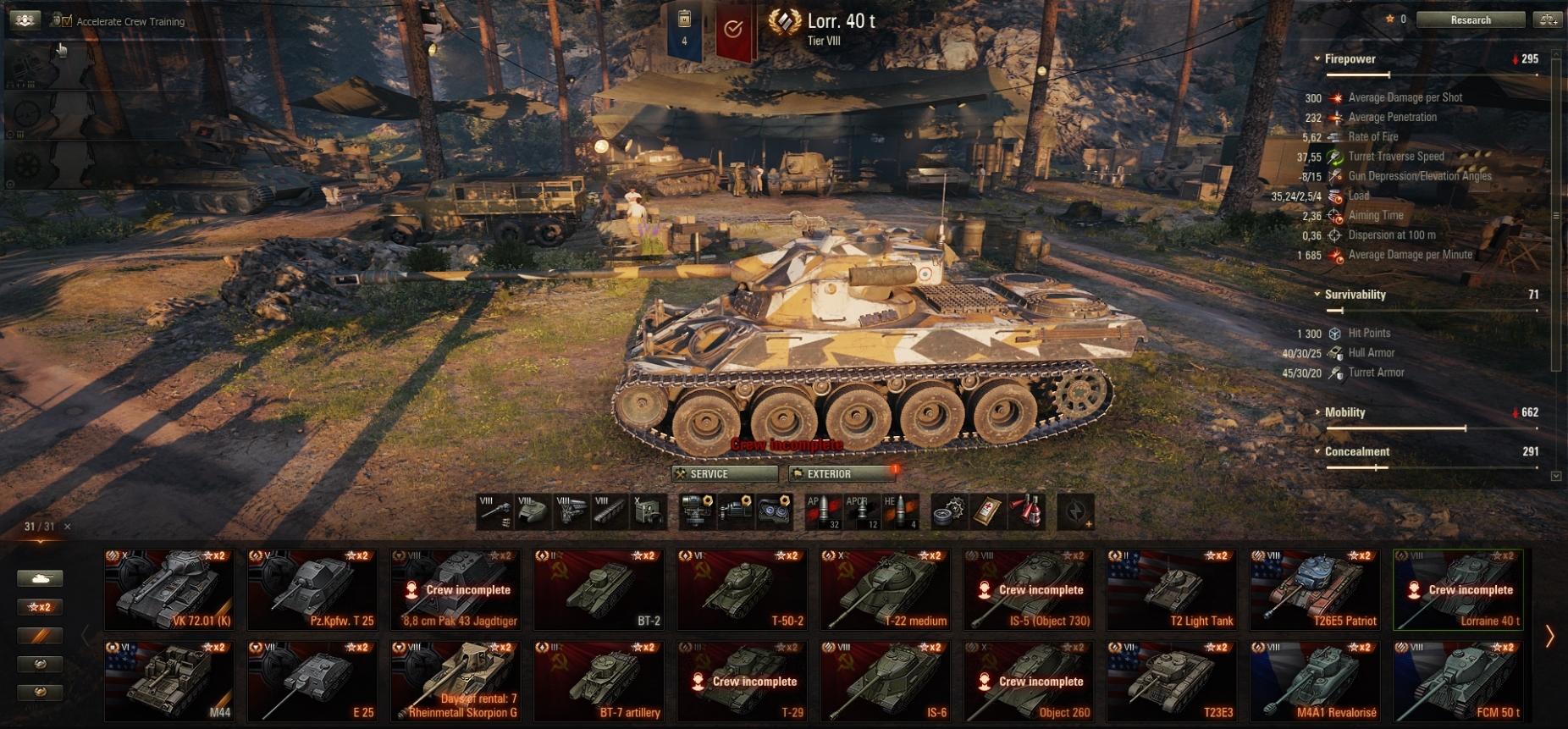The width and height of the screenshot is (1568, 729).
Task: Collapse the Firepower stats section
Action: tap(1317, 59)
